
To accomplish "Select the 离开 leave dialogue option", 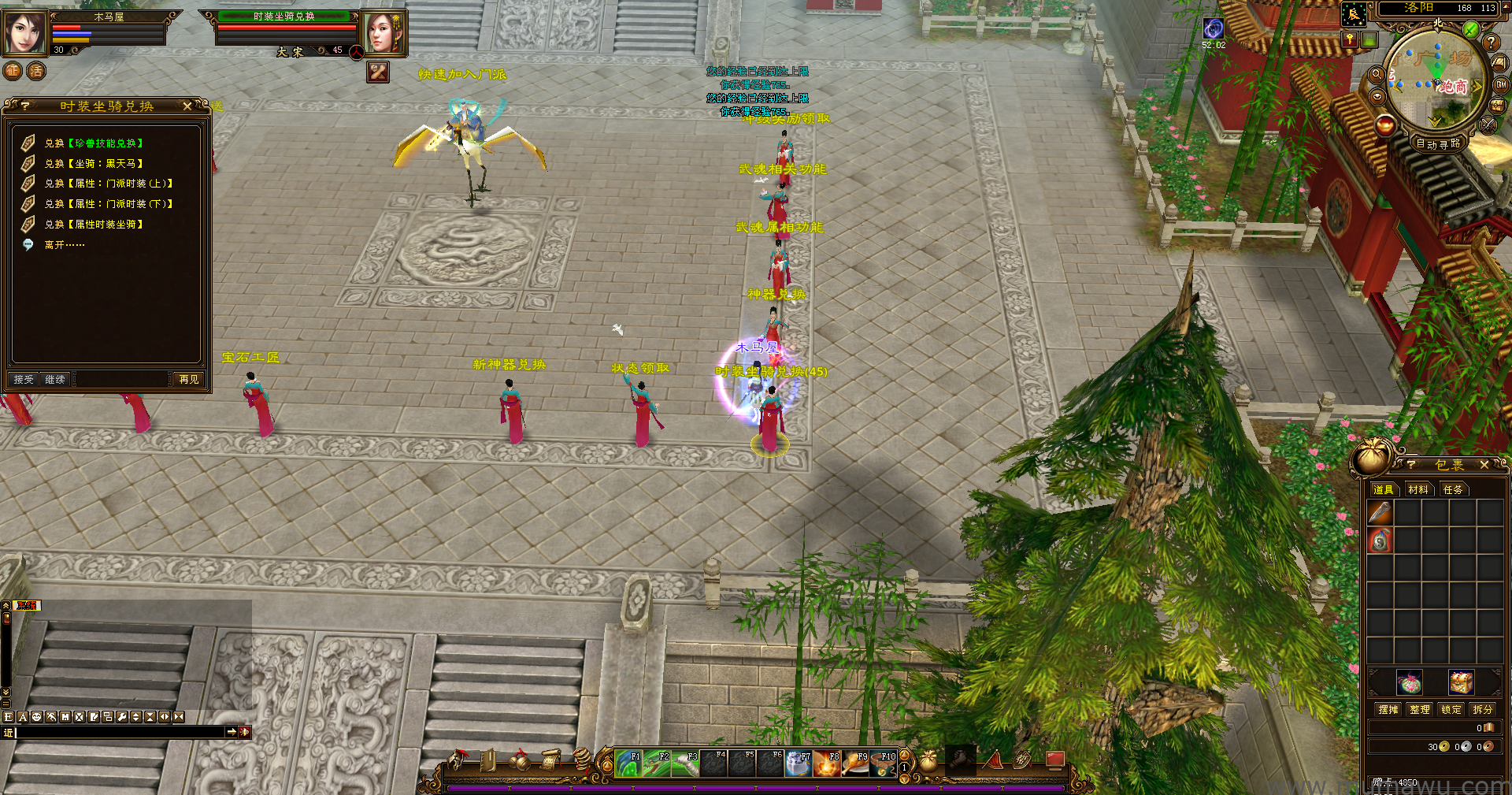I will tap(65, 245).
